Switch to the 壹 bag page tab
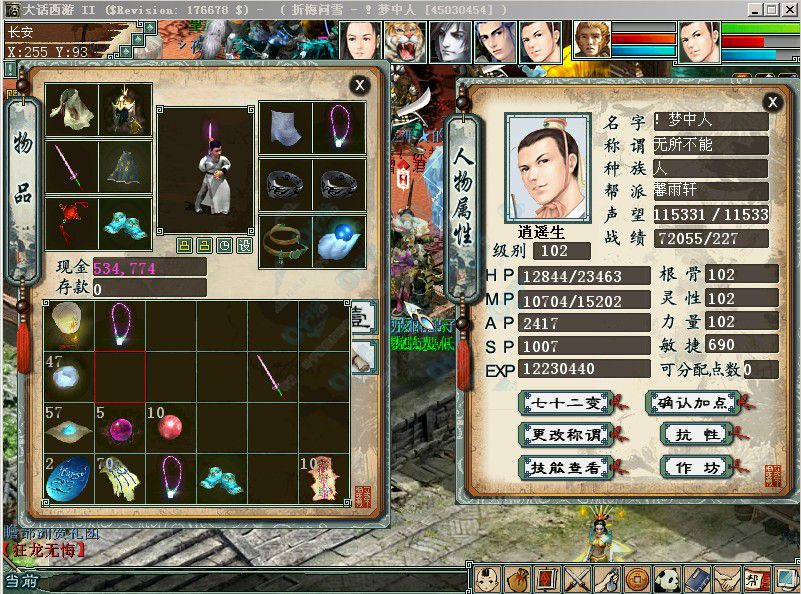Screen dimensions: 801x594 click(361, 320)
